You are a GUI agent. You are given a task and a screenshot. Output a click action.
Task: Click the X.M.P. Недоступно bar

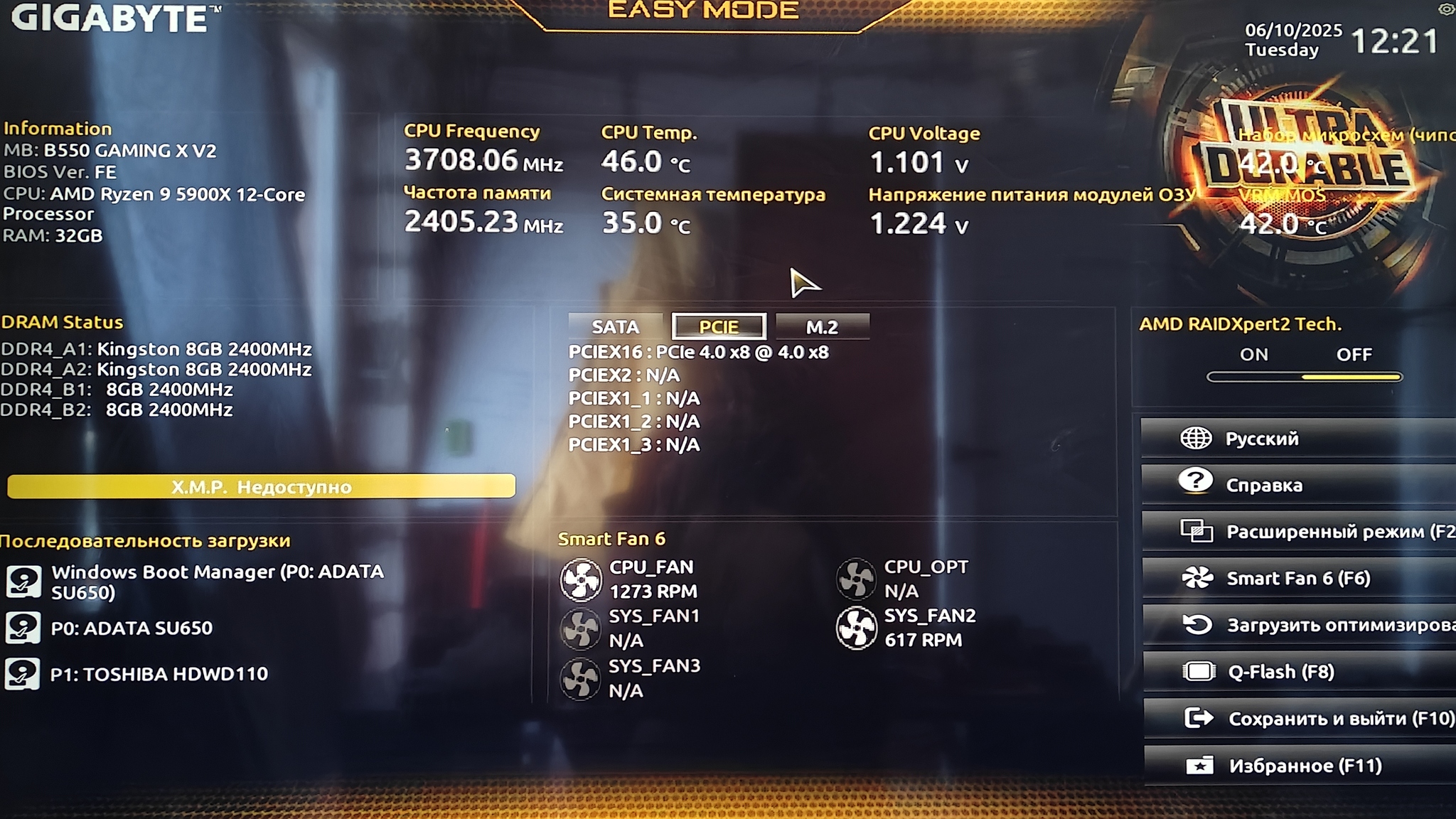[x=261, y=487]
